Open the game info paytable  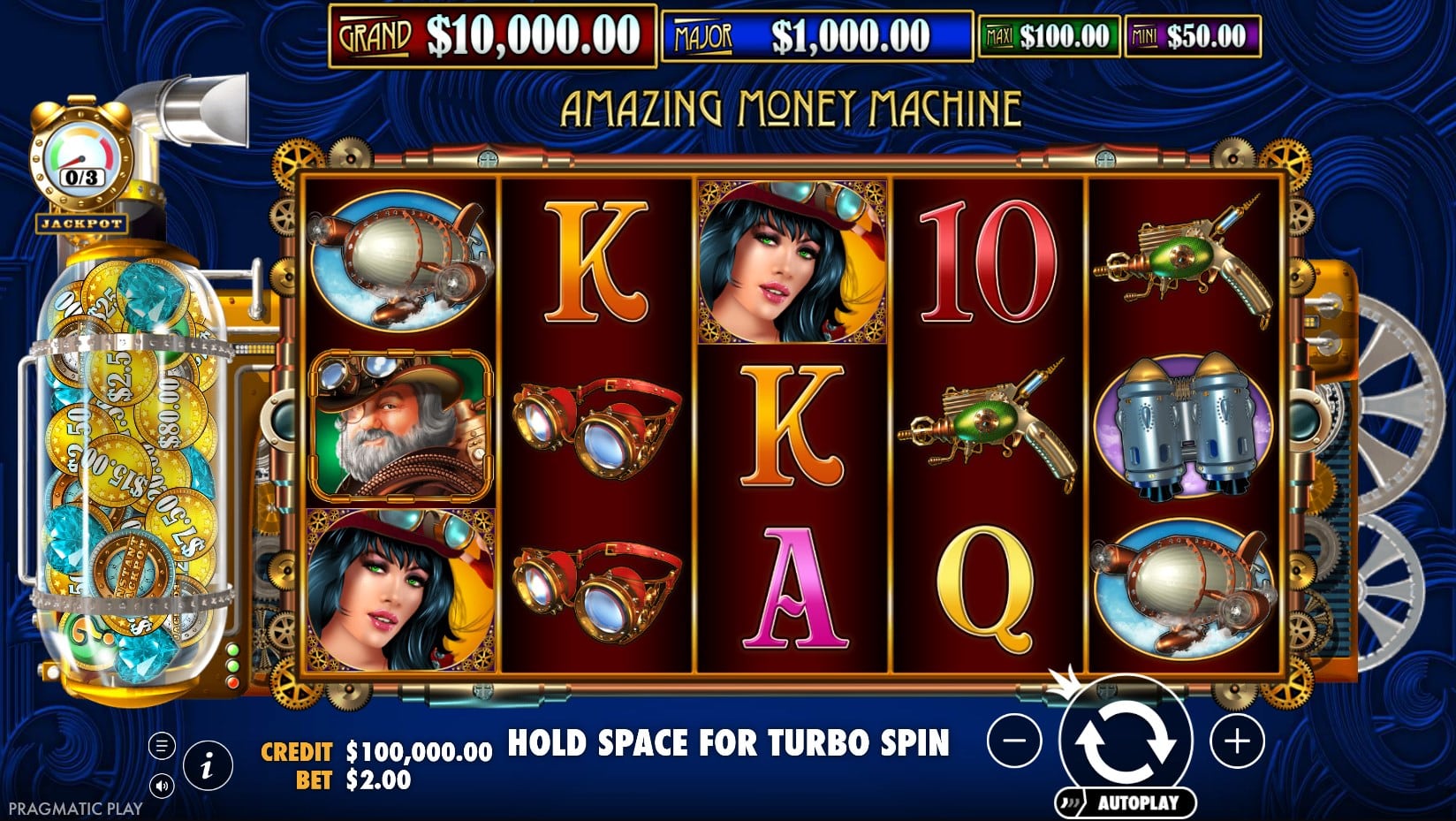click(208, 764)
